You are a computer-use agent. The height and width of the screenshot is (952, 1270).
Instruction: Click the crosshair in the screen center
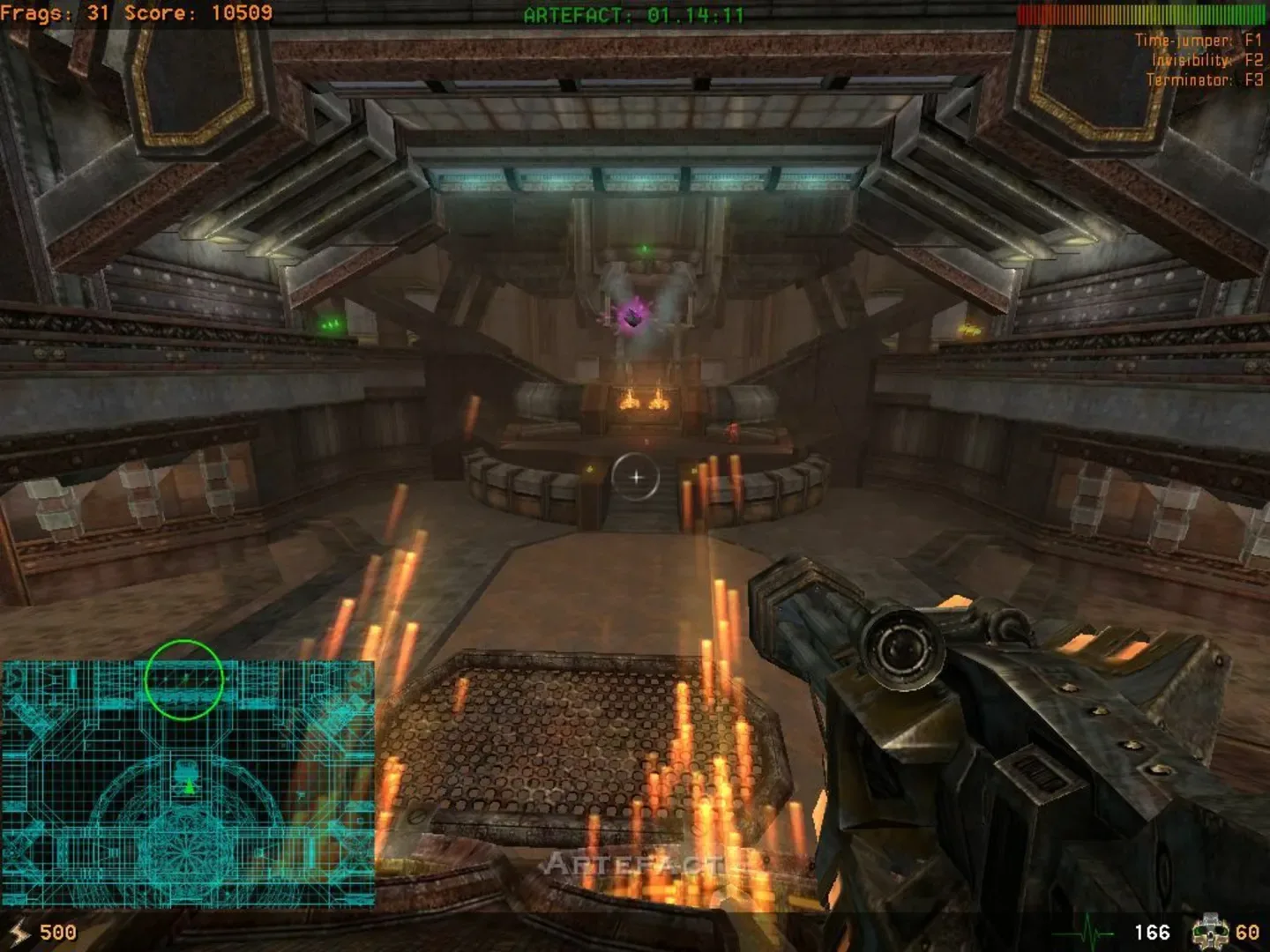(637, 476)
